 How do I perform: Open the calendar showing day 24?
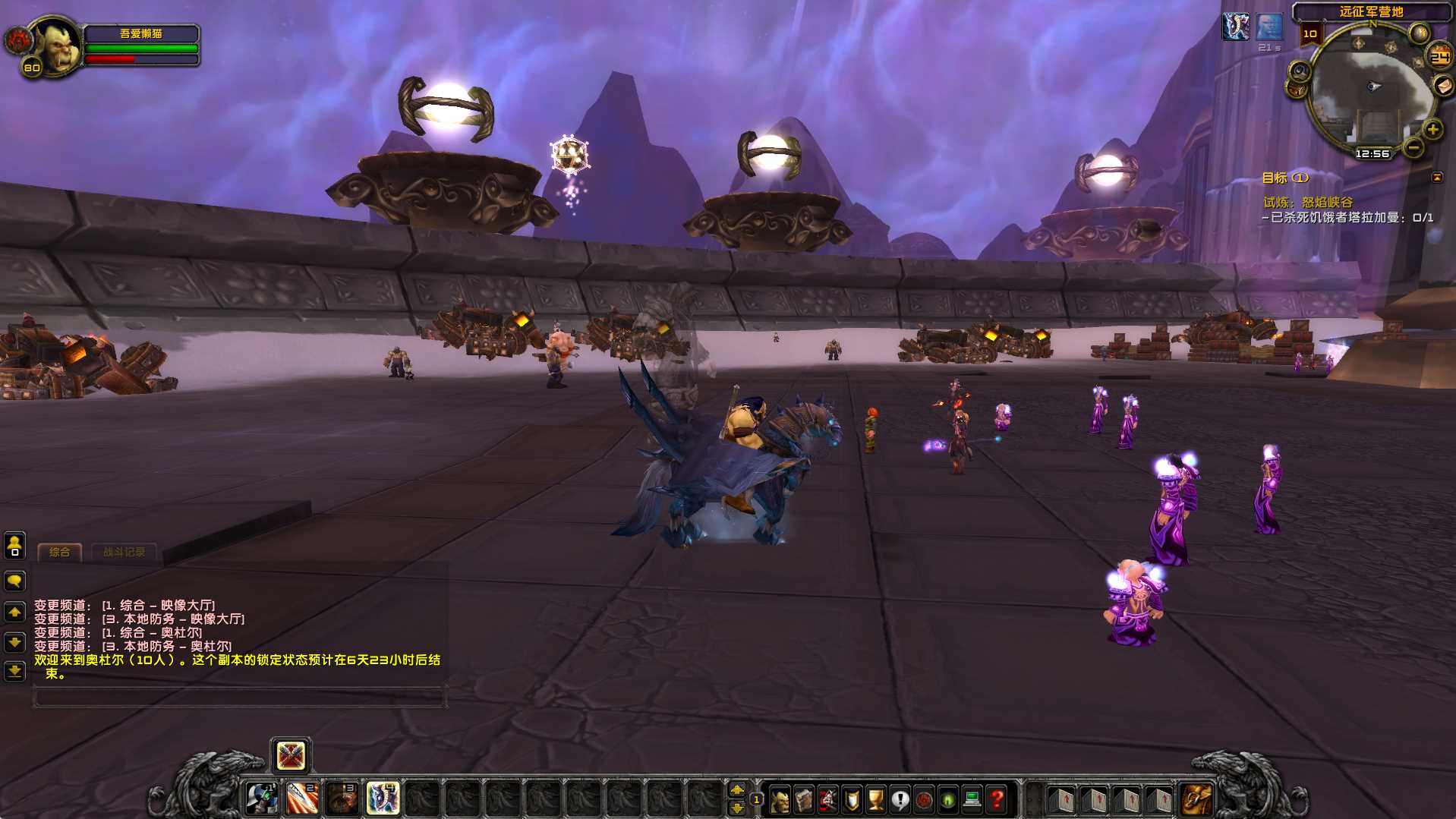(1439, 57)
